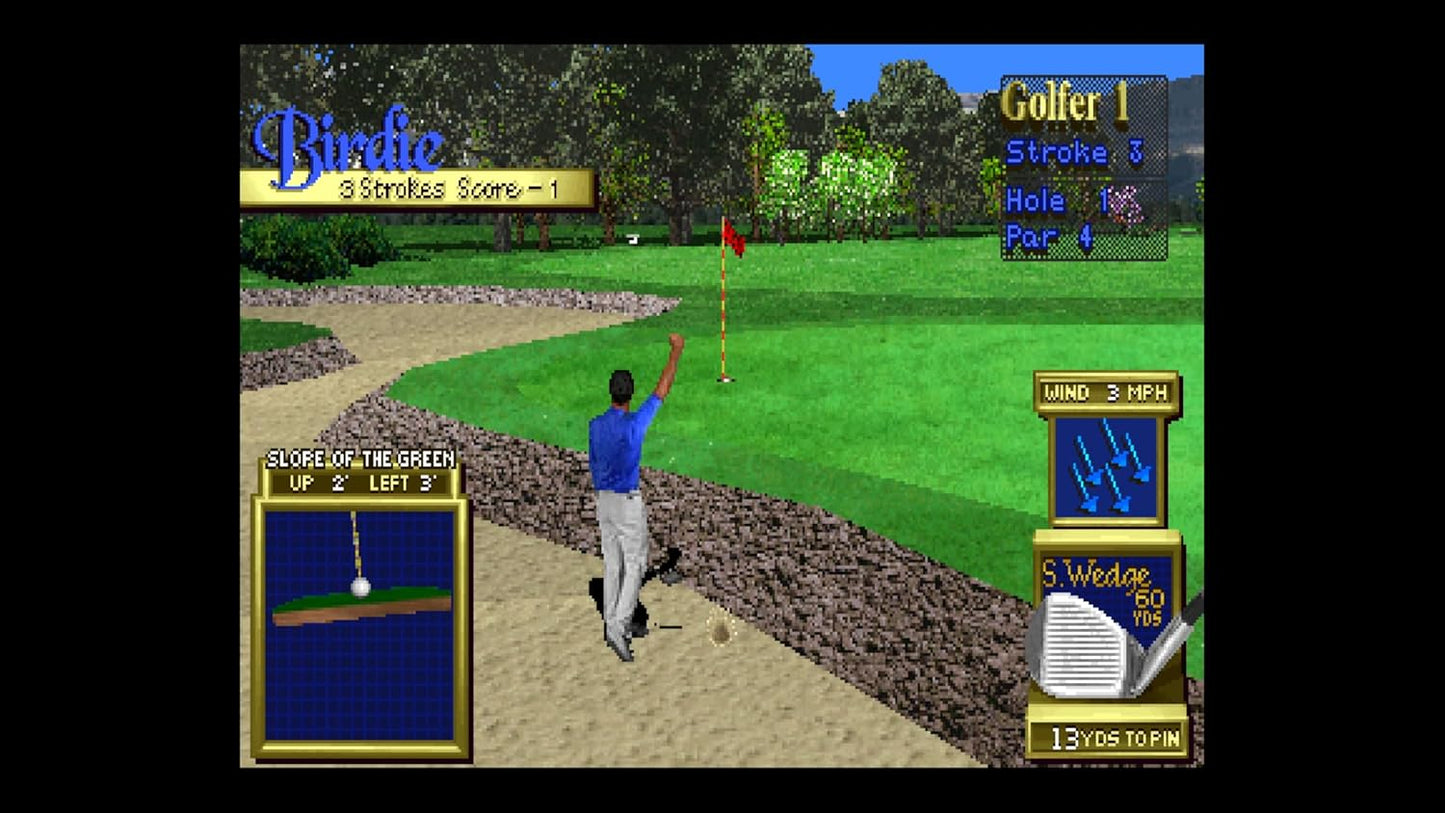Image resolution: width=1445 pixels, height=813 pixels.
Task: Expand the Stroke 3 counter
Action: tap(1074, 153)
